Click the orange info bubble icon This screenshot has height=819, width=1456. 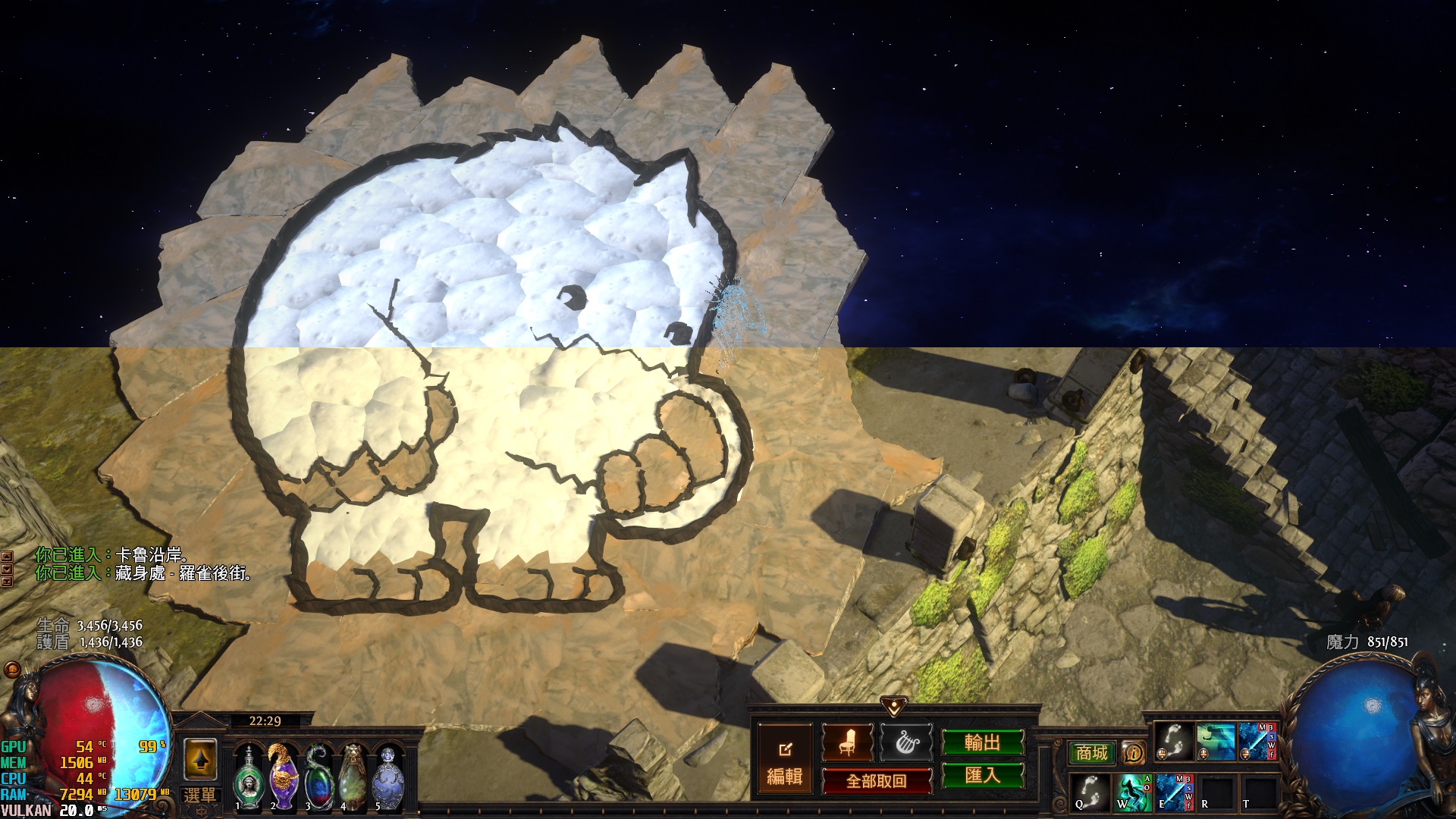(x=1134, y=753)
